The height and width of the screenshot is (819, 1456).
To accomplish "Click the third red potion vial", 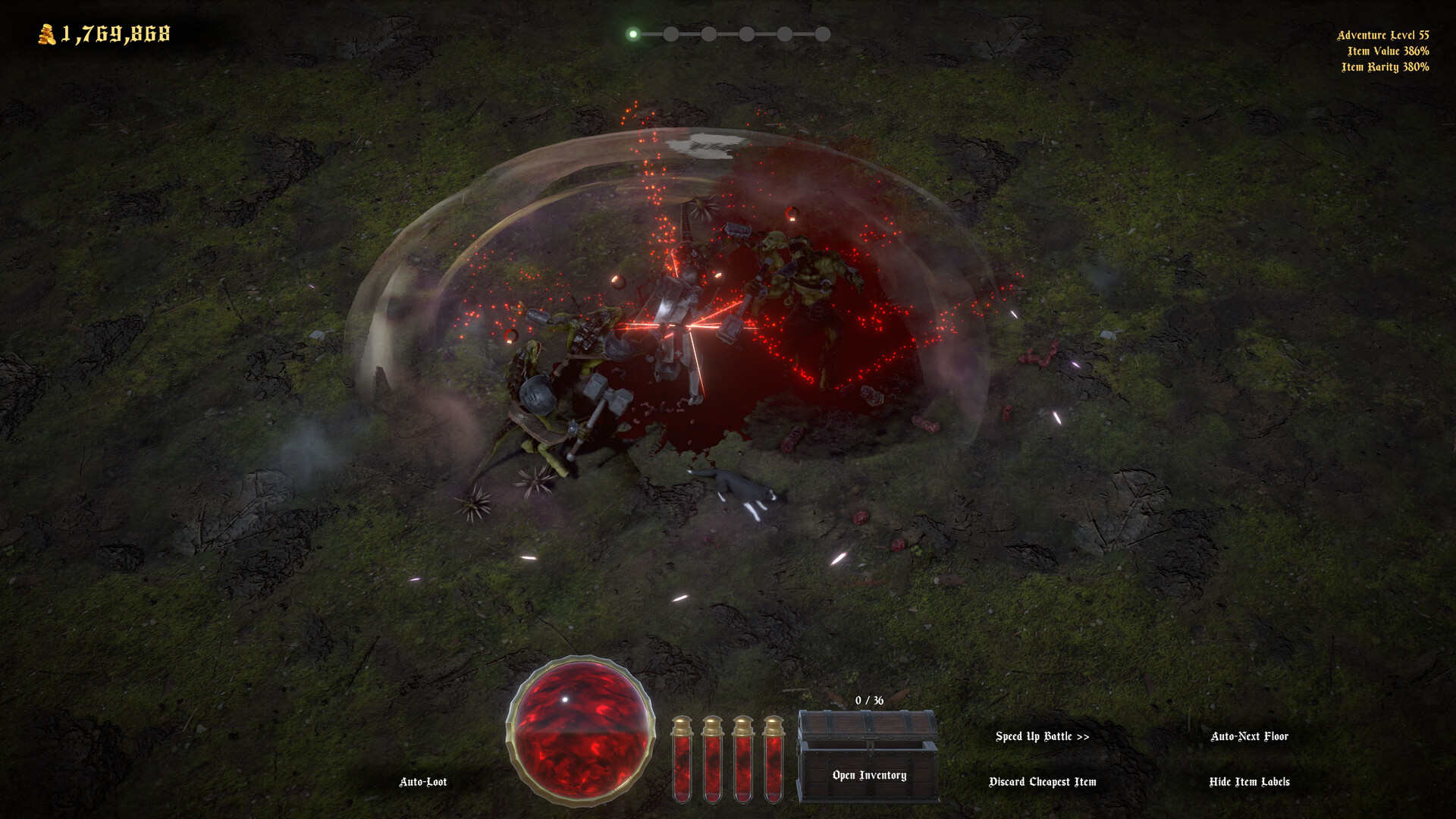I will [x=744, y=762].
